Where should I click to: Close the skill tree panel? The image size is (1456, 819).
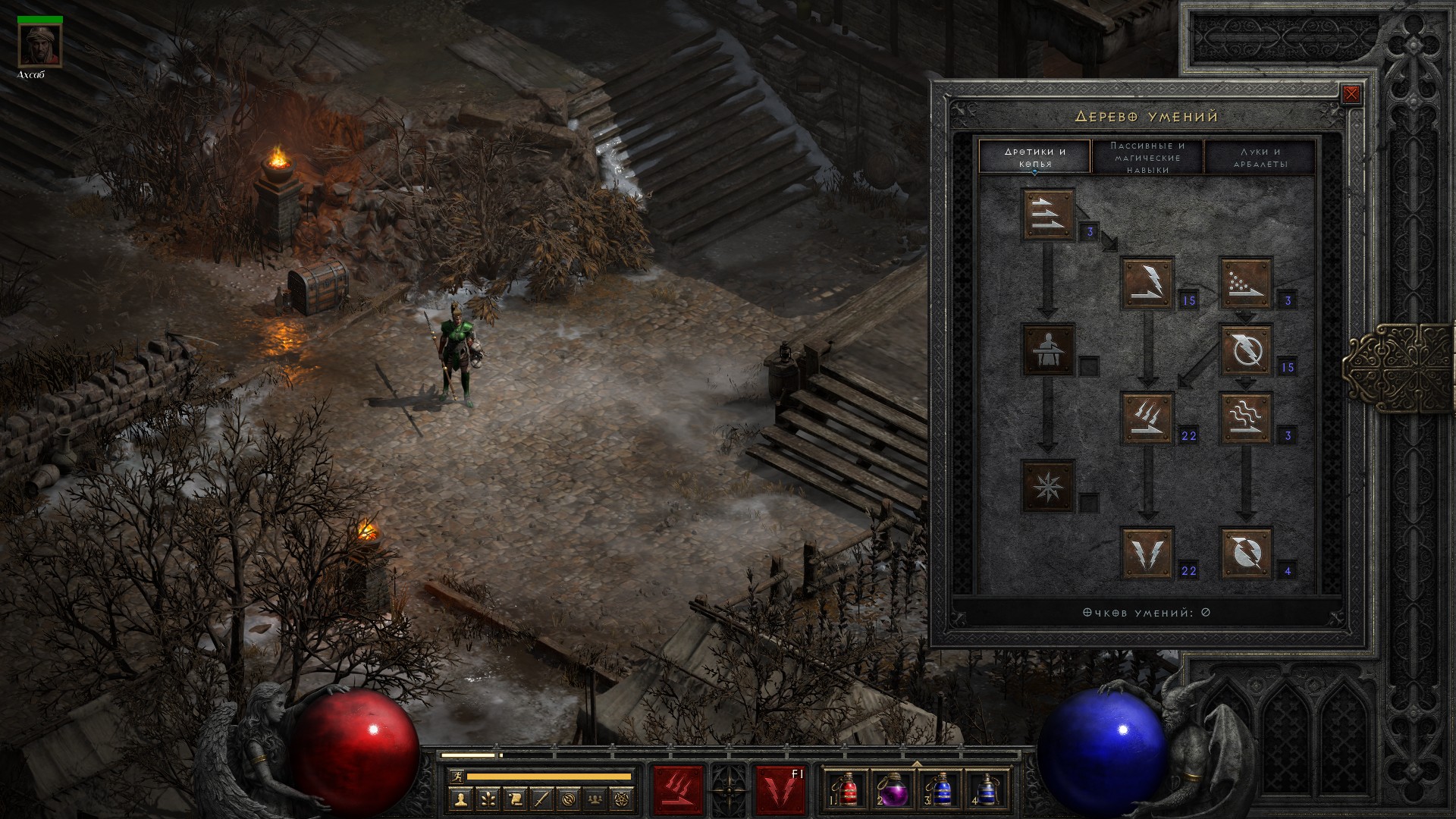[x=1351, y=95]
